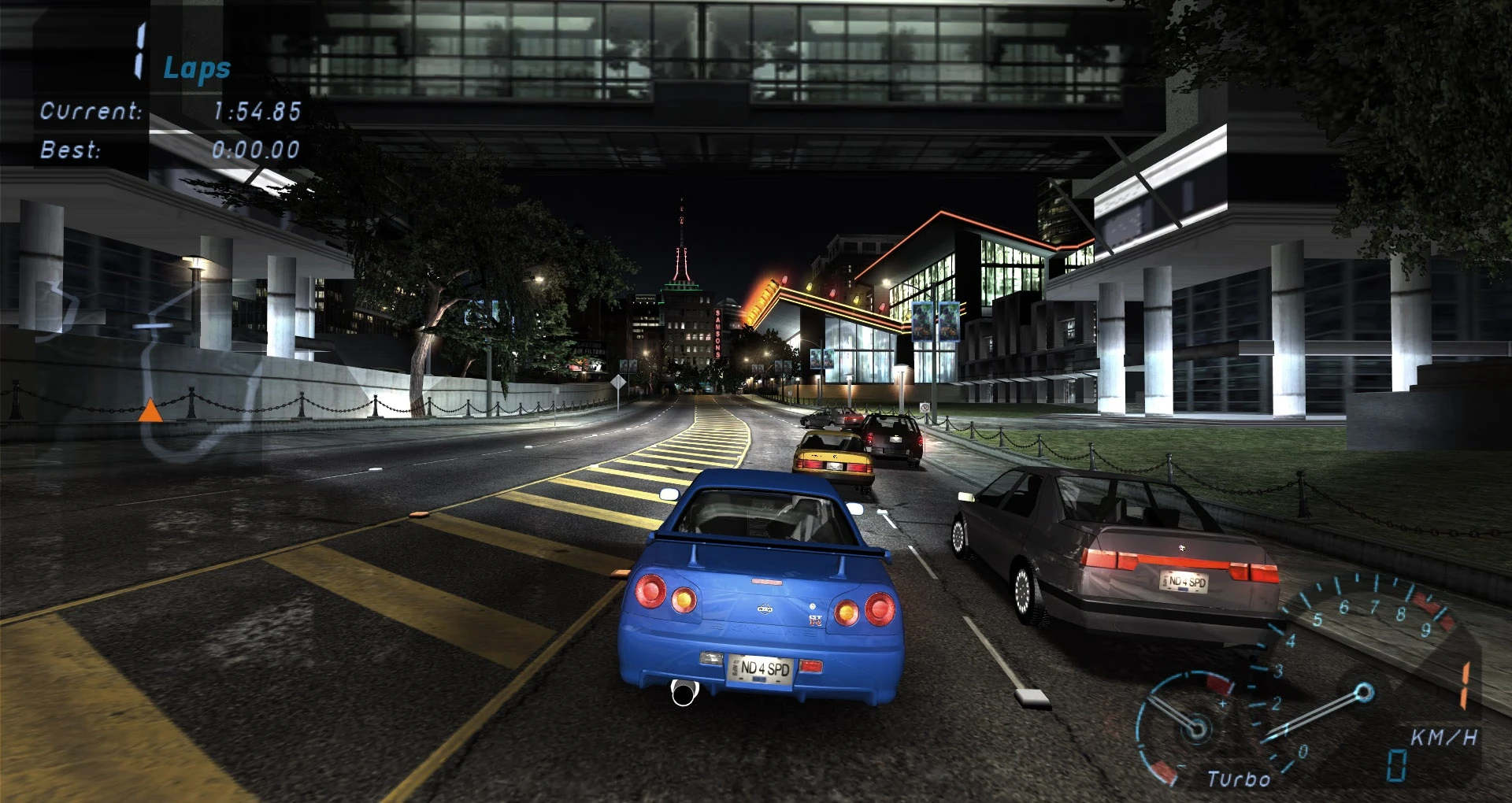This screenshot has height=803, width=1512.
Task: Click the orange player arrow on the minimap
Action: tap(150, 409)
